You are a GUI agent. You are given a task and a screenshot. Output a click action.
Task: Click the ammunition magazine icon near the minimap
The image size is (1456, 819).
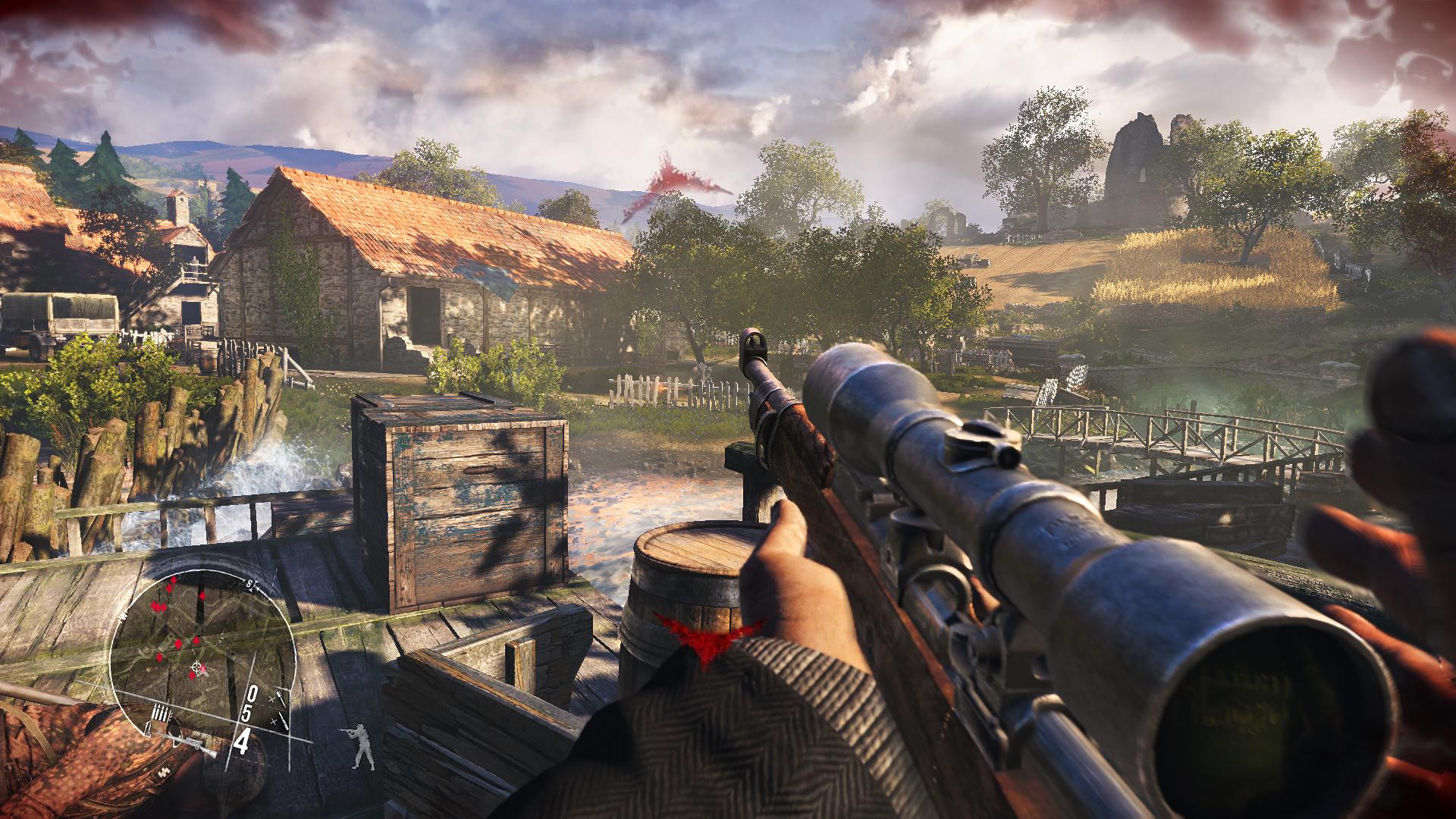pos(161,711)
